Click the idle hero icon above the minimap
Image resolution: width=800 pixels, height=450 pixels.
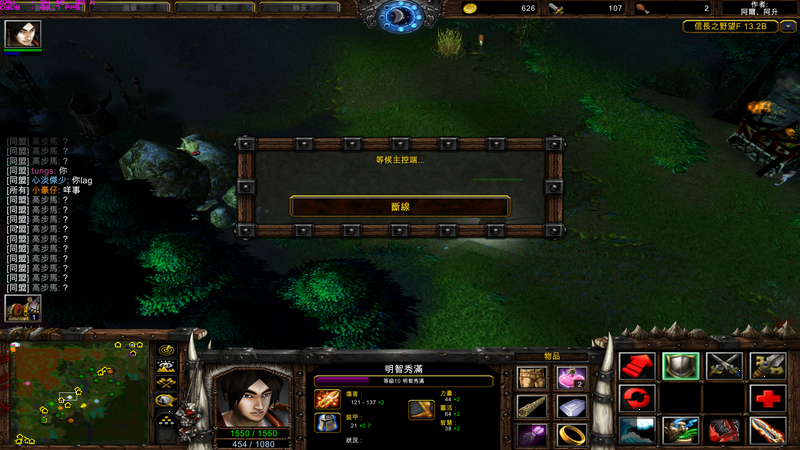(19, 308)
